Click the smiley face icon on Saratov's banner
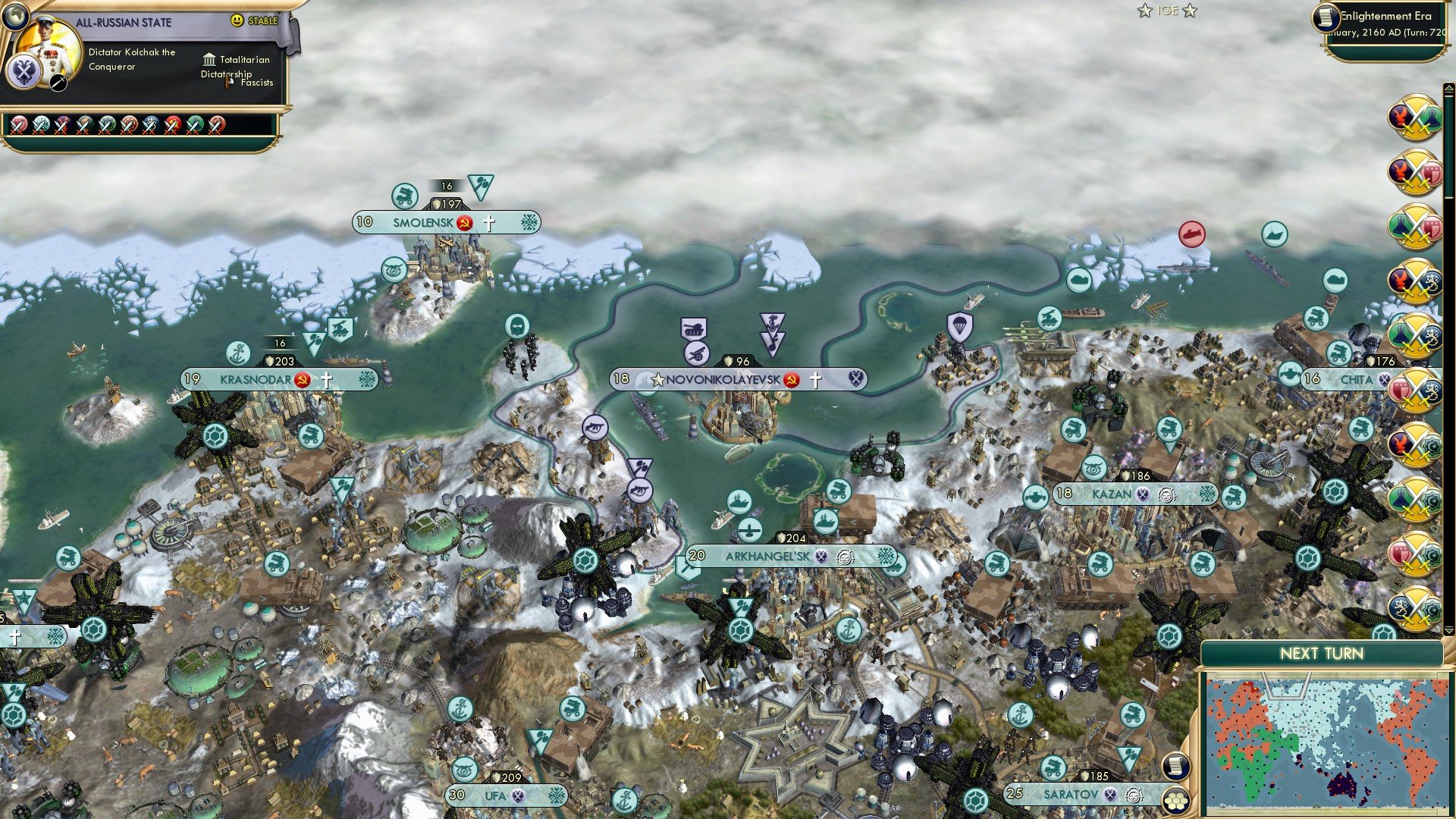Screen dimensions: 1456x819 click(1133, 795)
